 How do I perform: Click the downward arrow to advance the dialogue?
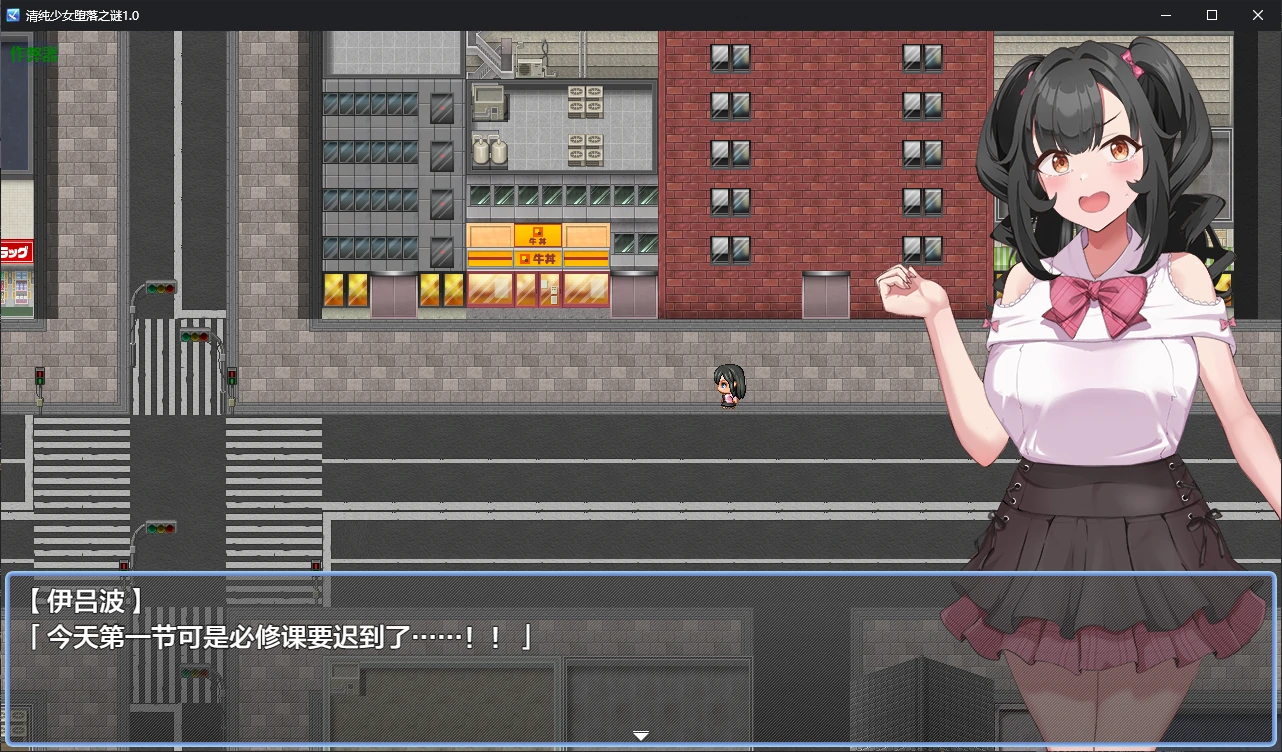tap(640, 734)
